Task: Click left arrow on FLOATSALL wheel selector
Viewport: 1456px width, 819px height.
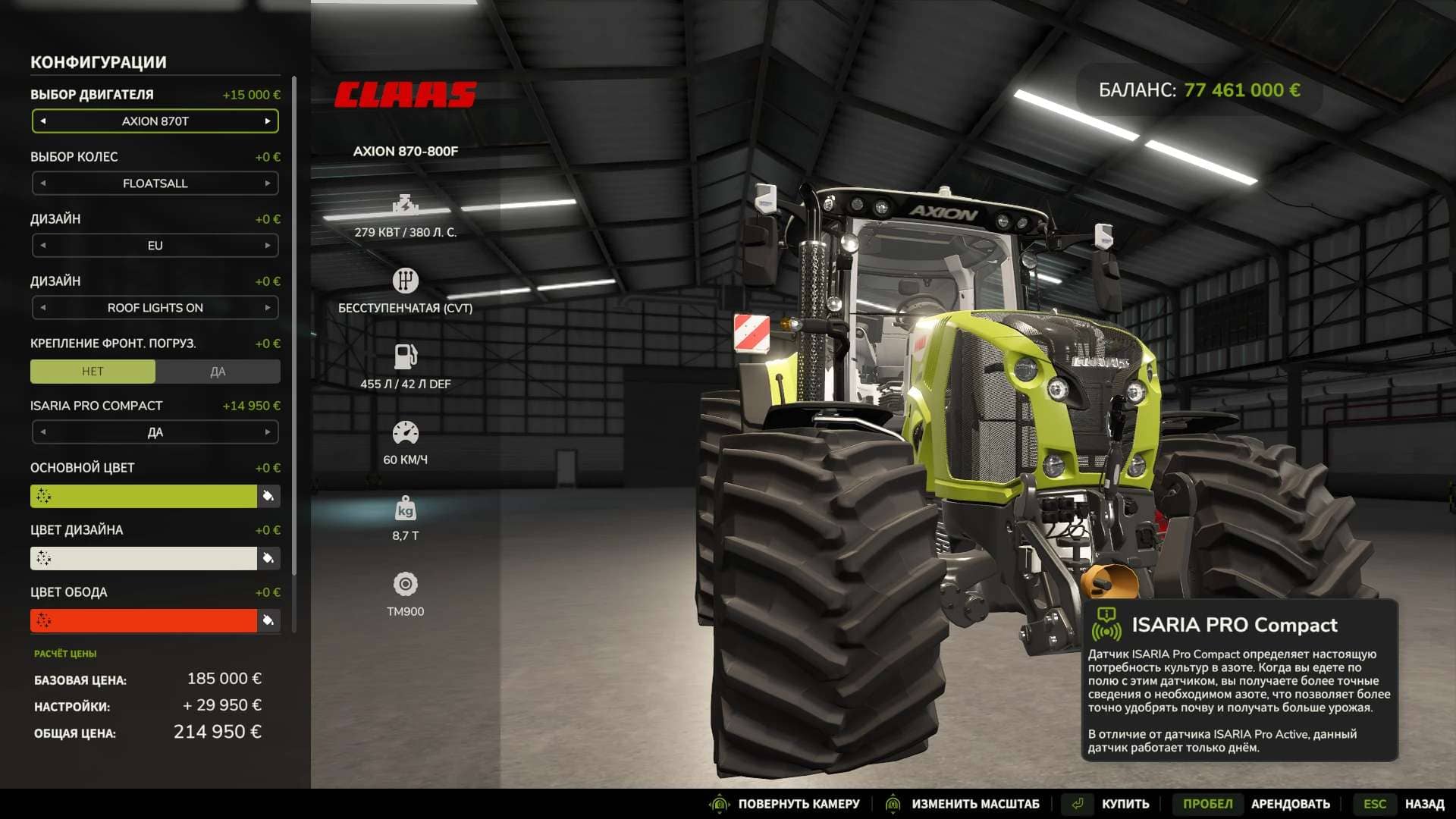Action: (x=42, y=183)
